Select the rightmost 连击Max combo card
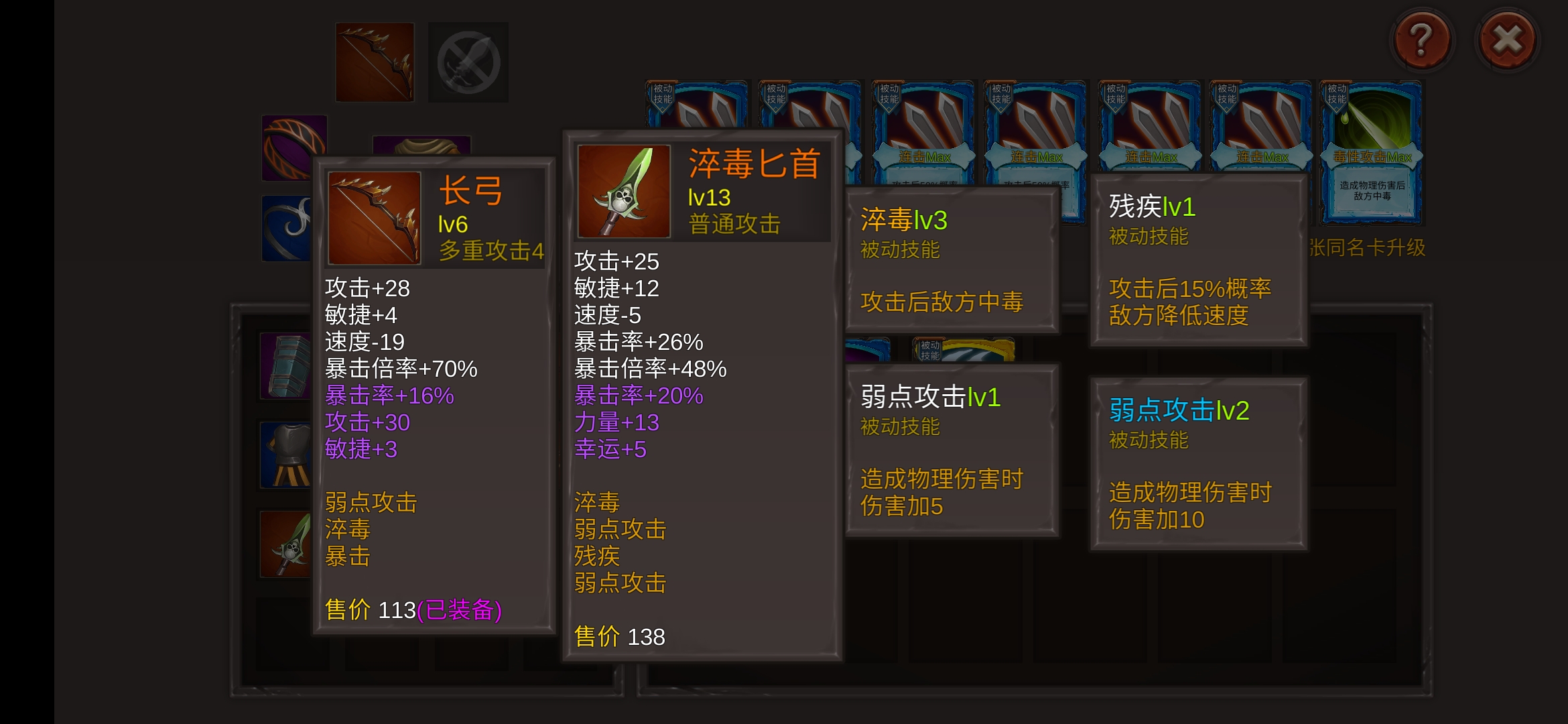Image resolution: width=1568 pixels, height=724 pixels. tap(1262, 121)
